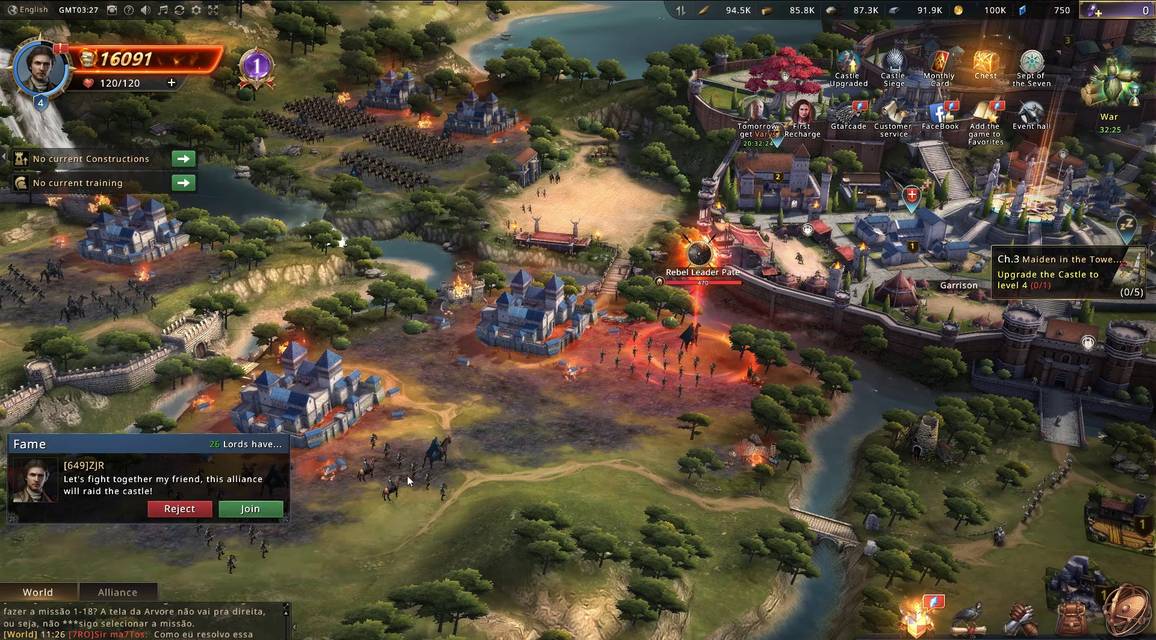The height and width of the screenshot is (640, 1156).
Task: Claim the First Recharge offer
Action: 803,113
